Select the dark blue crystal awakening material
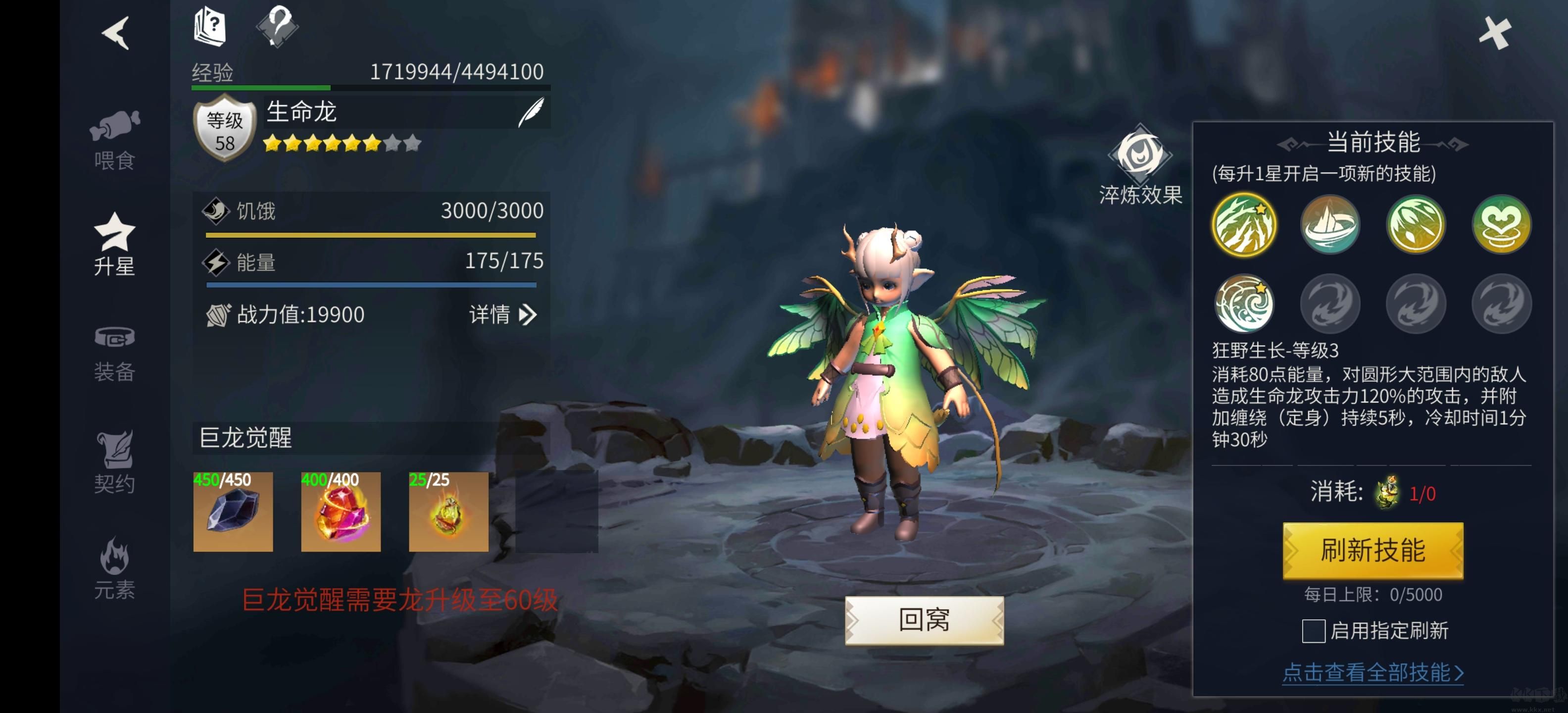Screen dimensions: 1568x713 pyautogui.click(x=233, y=511)
